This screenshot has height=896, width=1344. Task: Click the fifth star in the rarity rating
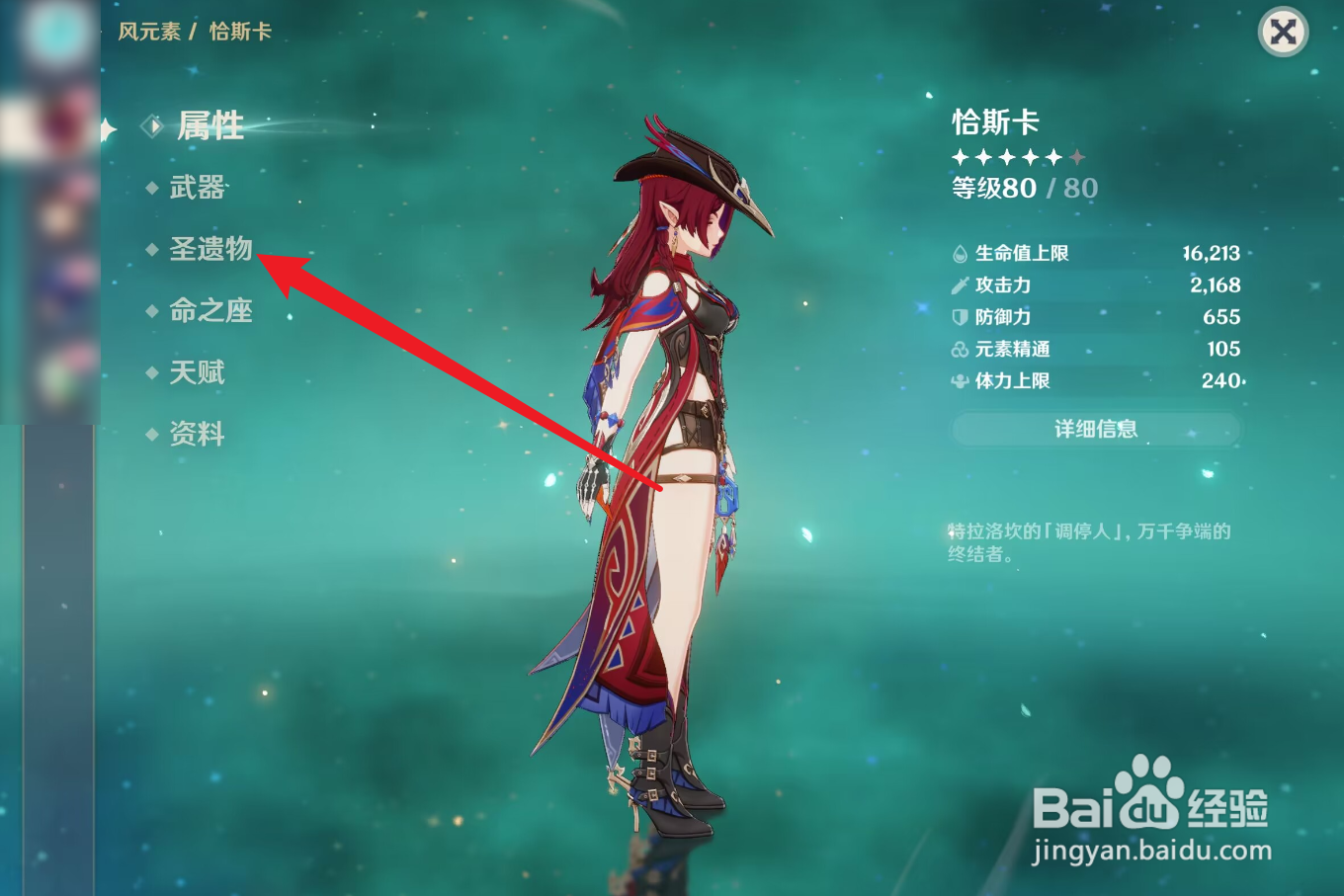(x=1054, y=156)
